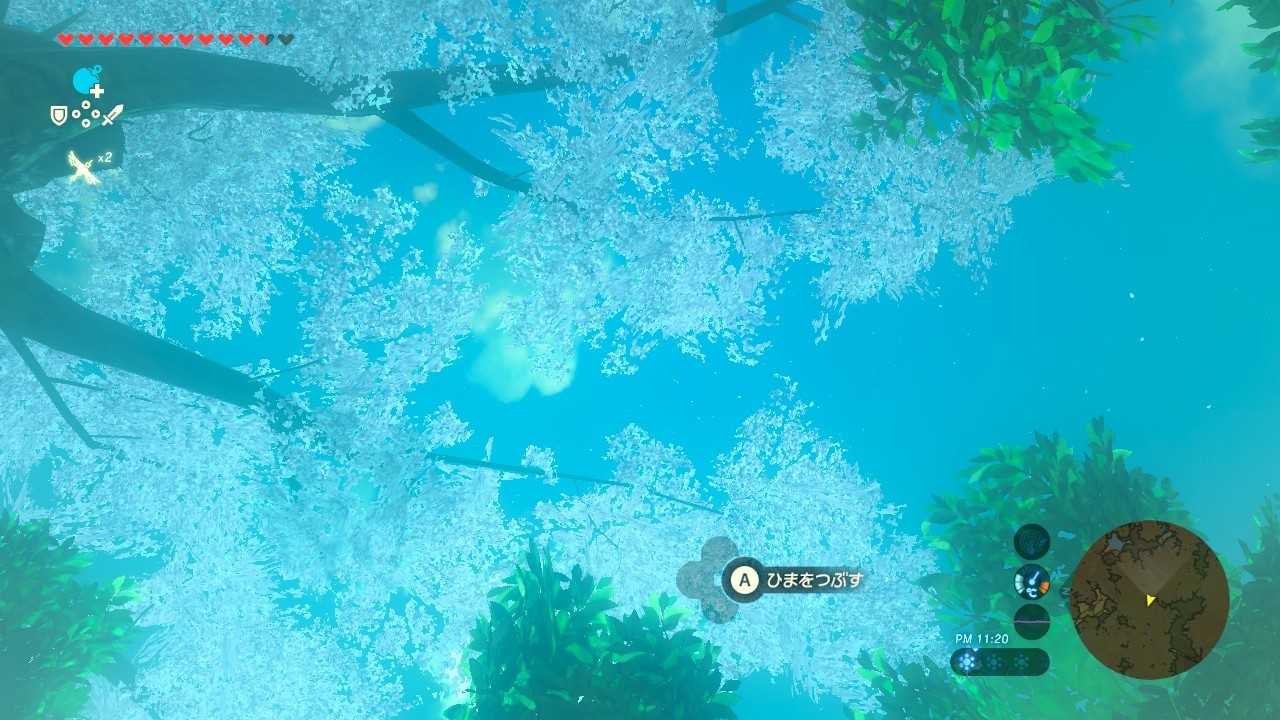Screen dimensions: 1280x720
Task: Select the shield icon beside the d-pad
Action: click(59, 115)
